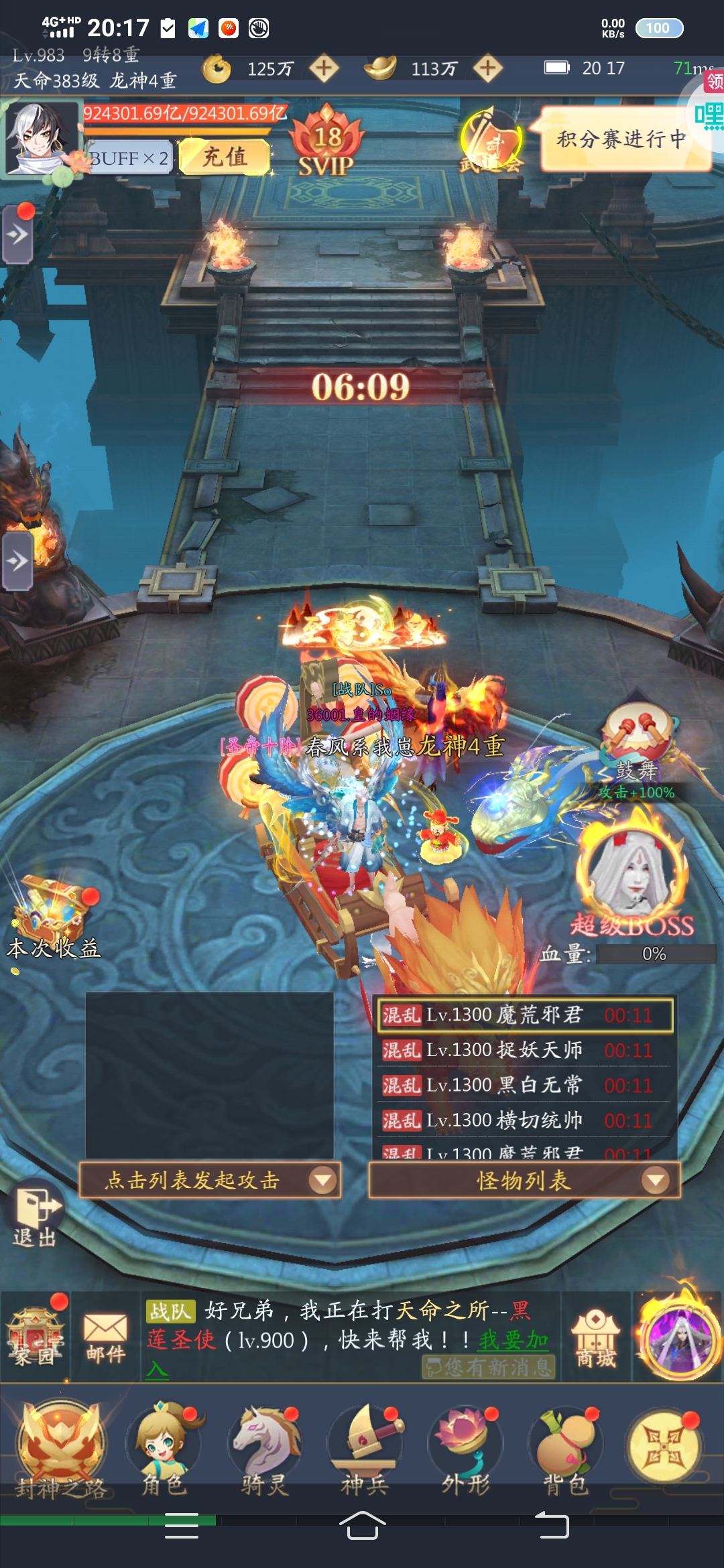Add ingots with the plus button

tap(487, 68)
